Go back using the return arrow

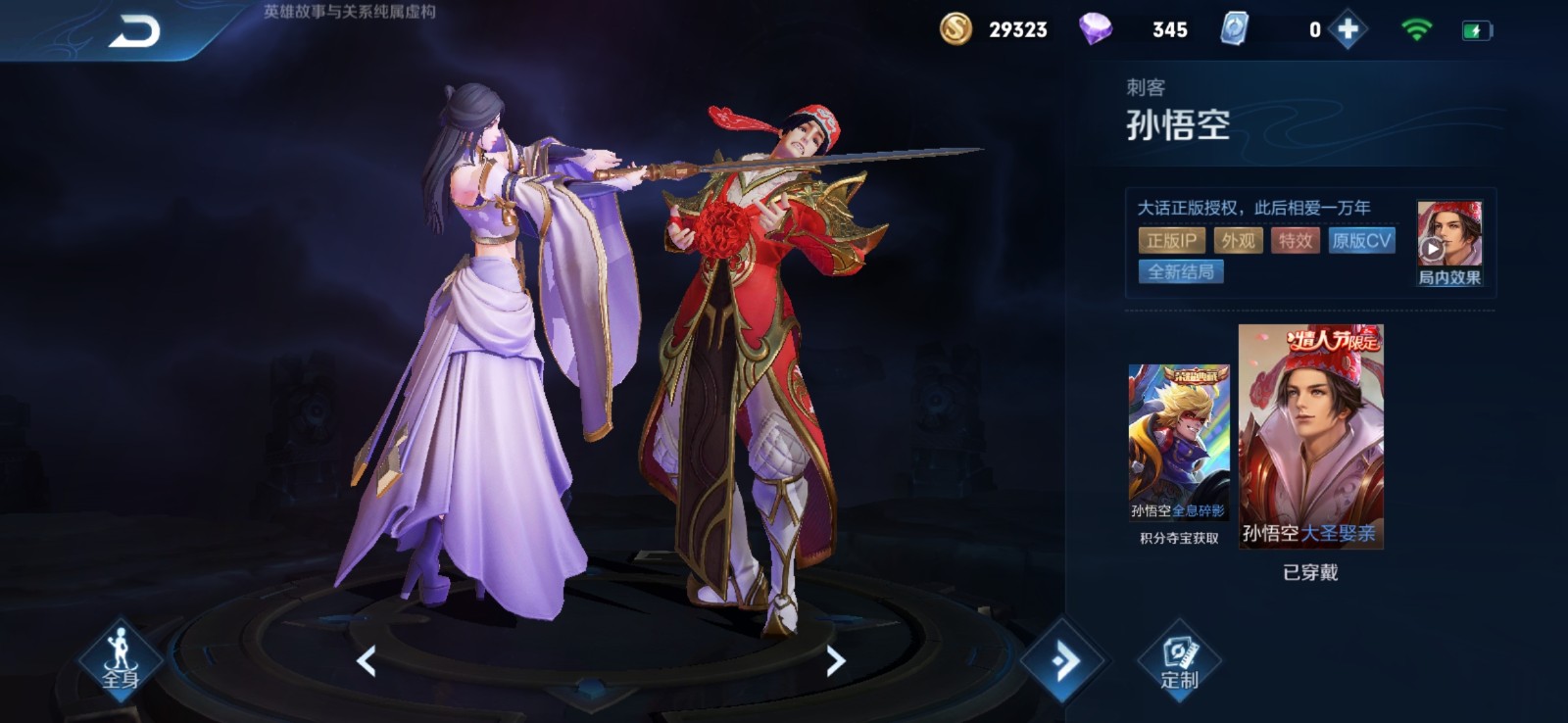pos(134,32)
